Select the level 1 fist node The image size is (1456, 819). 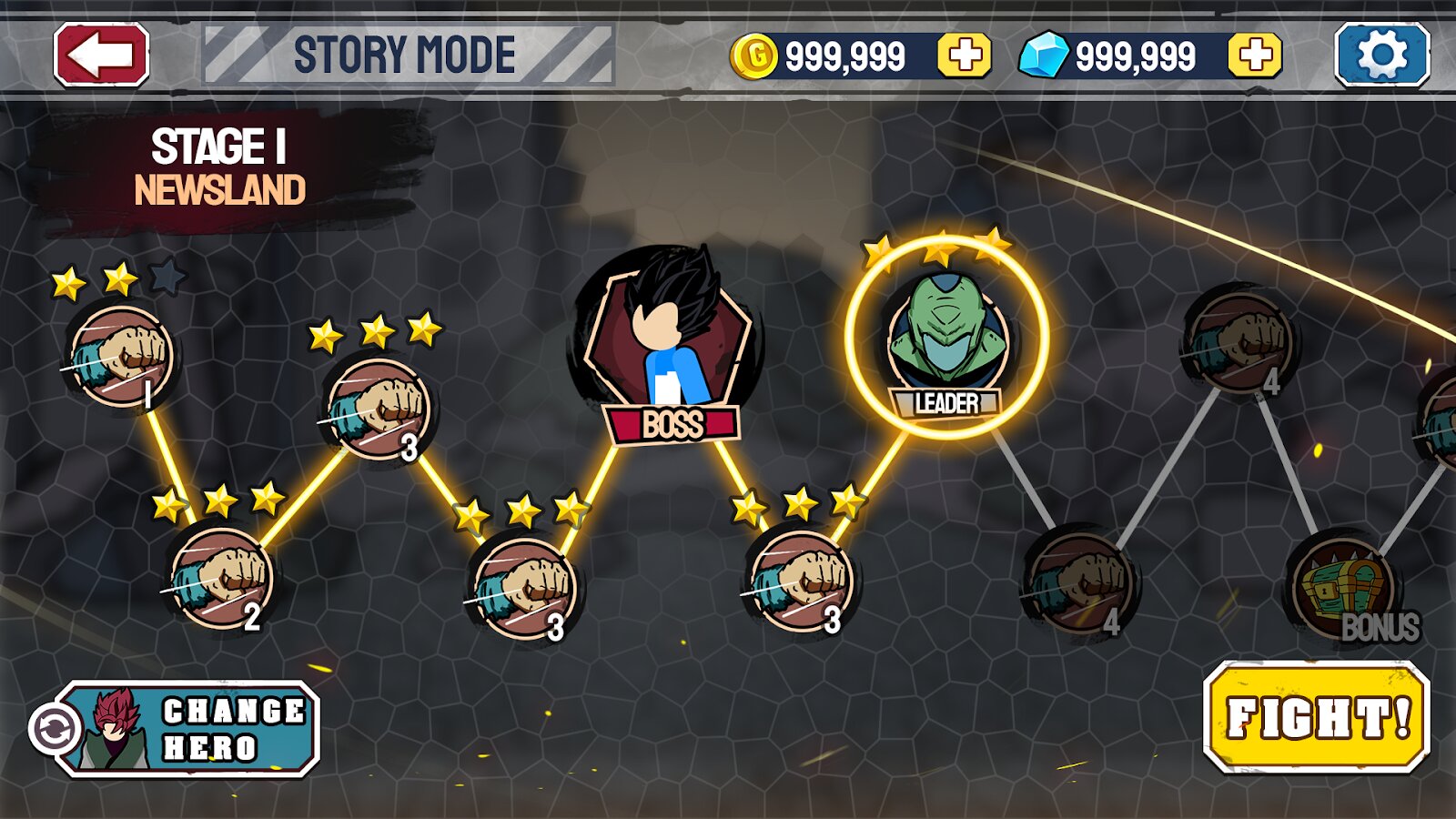[x=123, y=356]
